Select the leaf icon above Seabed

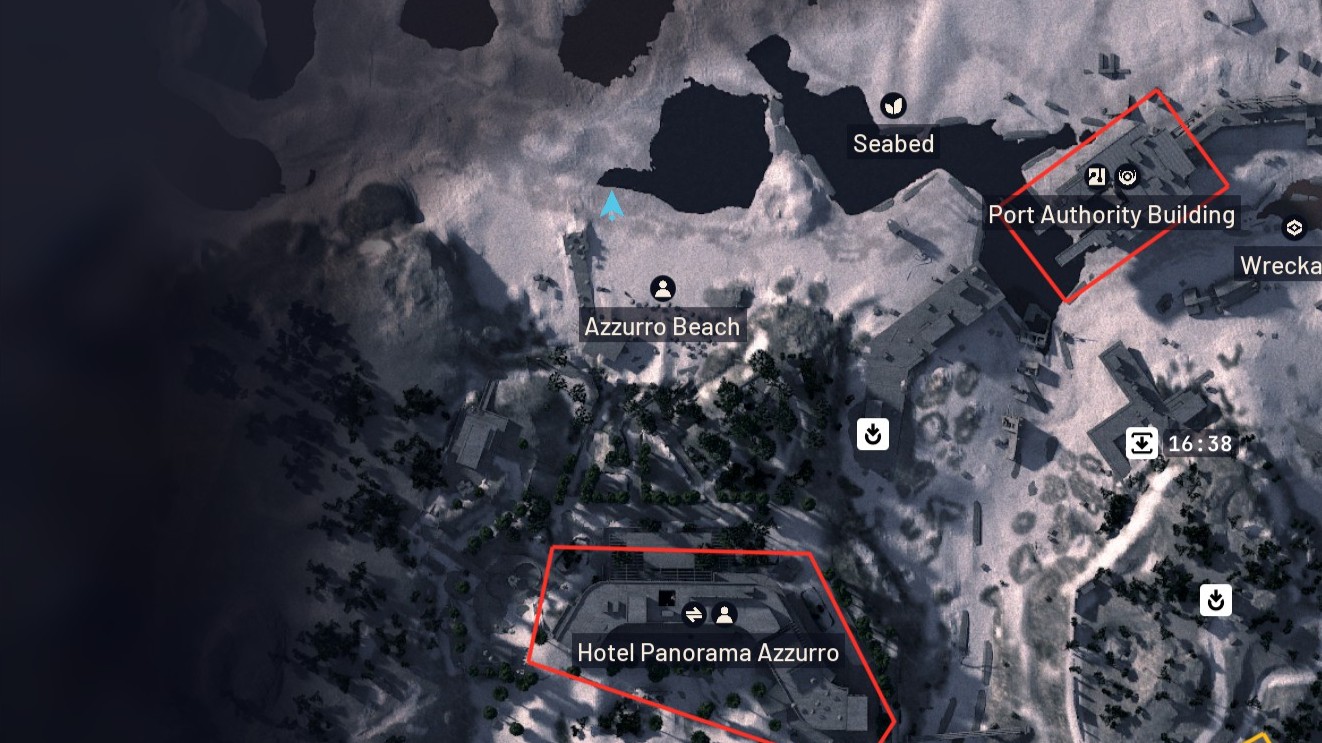[x=893, y=105]
